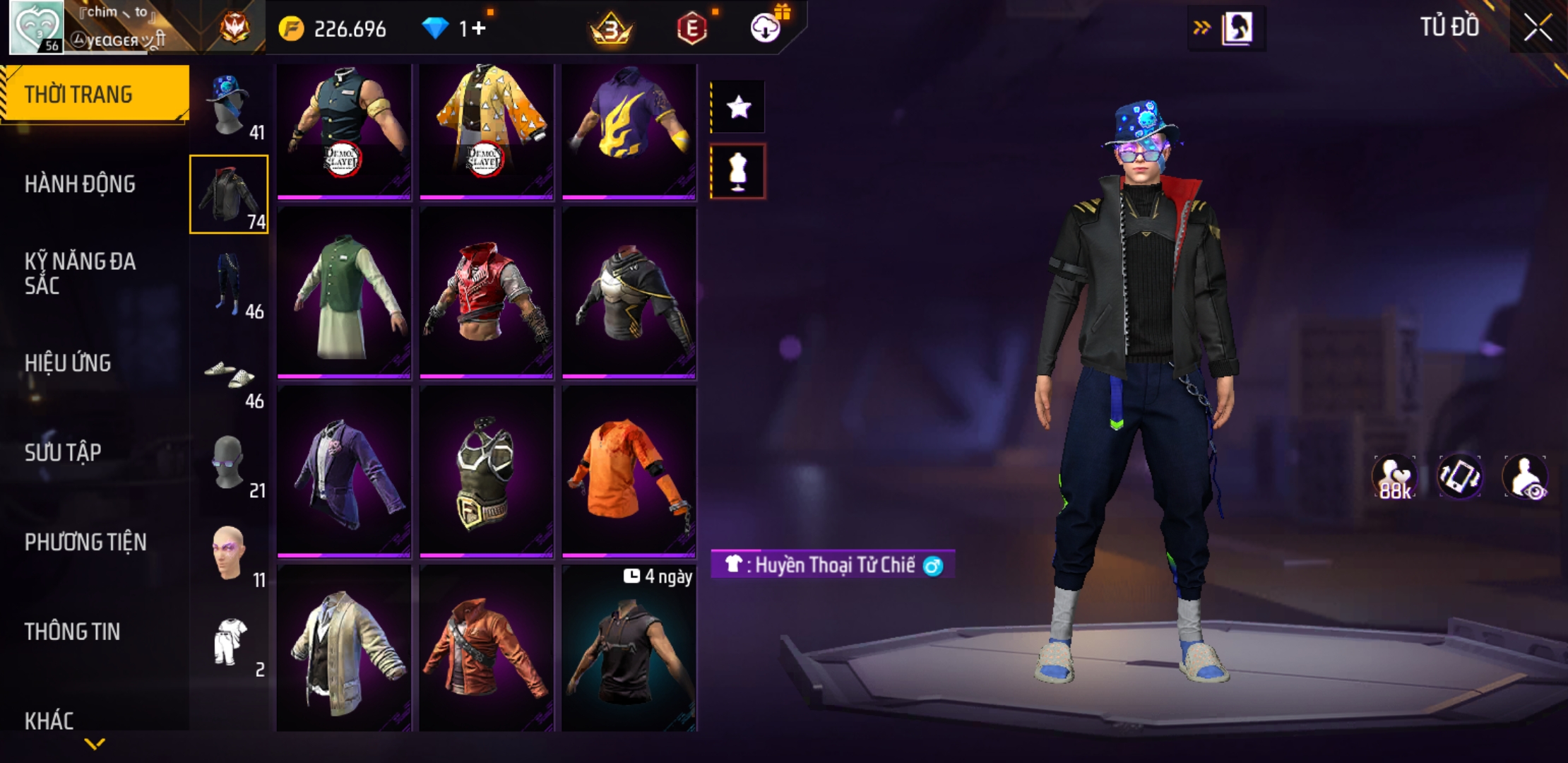
Task: Show favorites with the star filter button
Action: 738,107
